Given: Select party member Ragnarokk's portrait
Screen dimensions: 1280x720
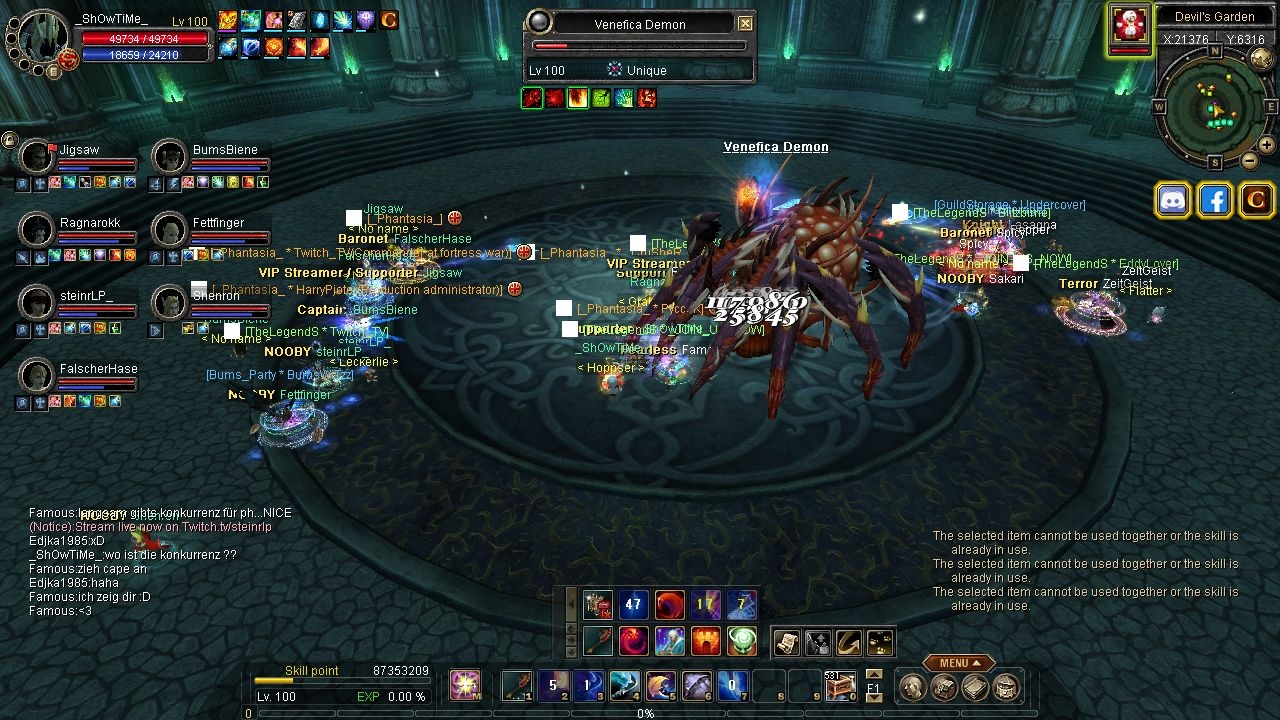Looking at the screenshot, I should pos(36,229).
